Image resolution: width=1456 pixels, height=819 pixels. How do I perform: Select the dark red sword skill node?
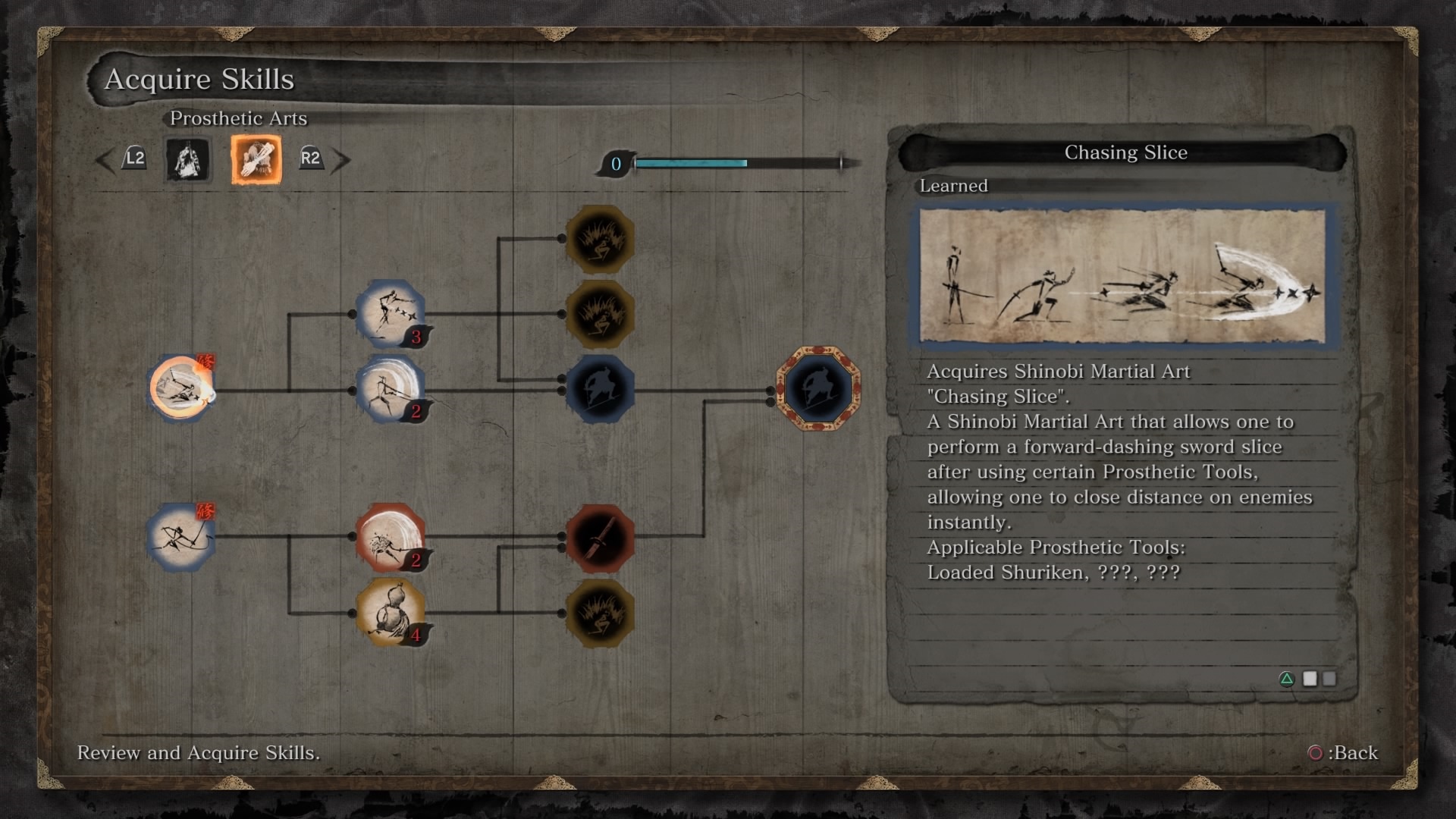pyautogui.click(x=600, y=538)
